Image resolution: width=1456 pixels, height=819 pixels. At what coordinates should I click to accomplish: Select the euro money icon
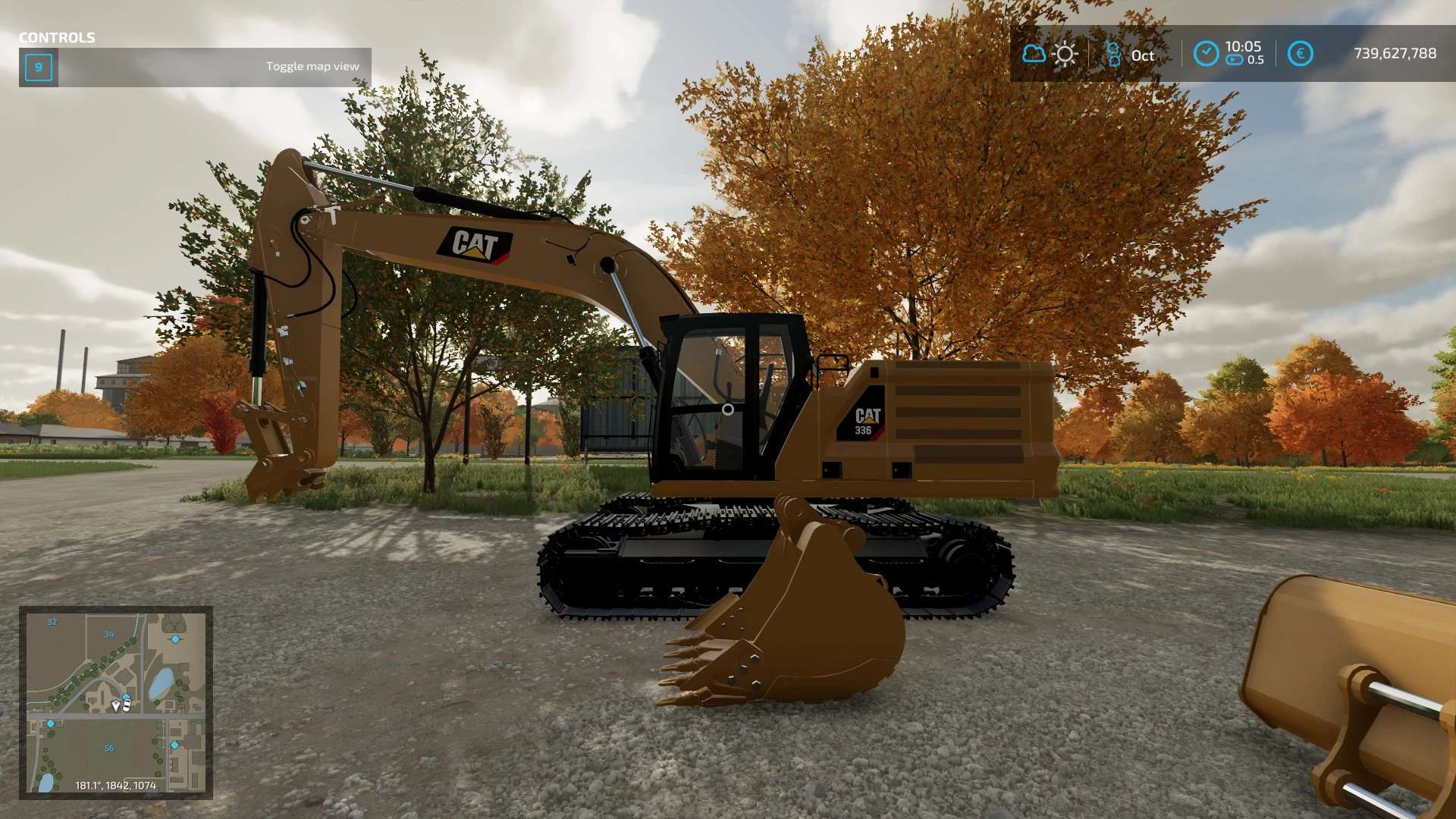coord(1300,54)
